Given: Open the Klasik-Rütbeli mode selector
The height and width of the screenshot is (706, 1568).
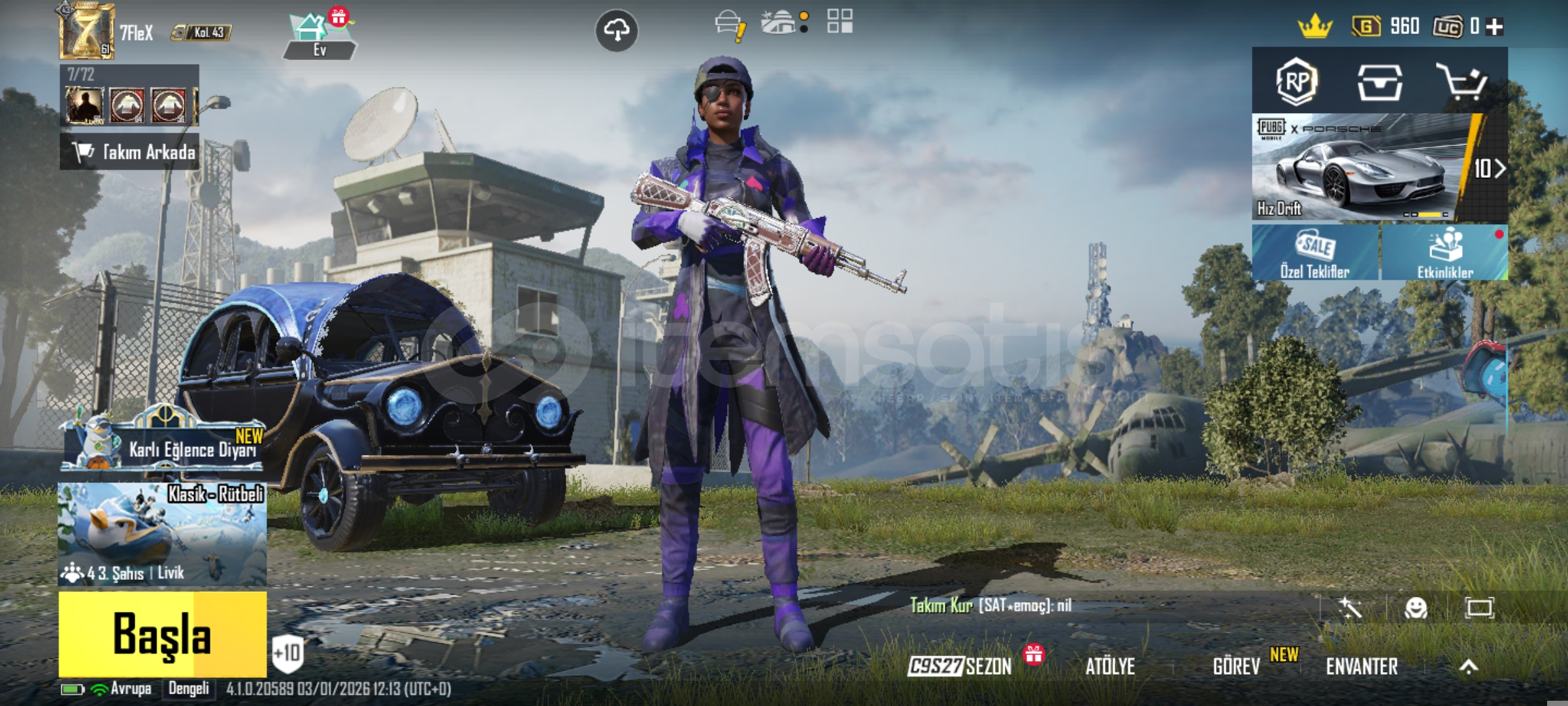Looking at the screenshot, I should pyautogui.click(x=162, y=534).
